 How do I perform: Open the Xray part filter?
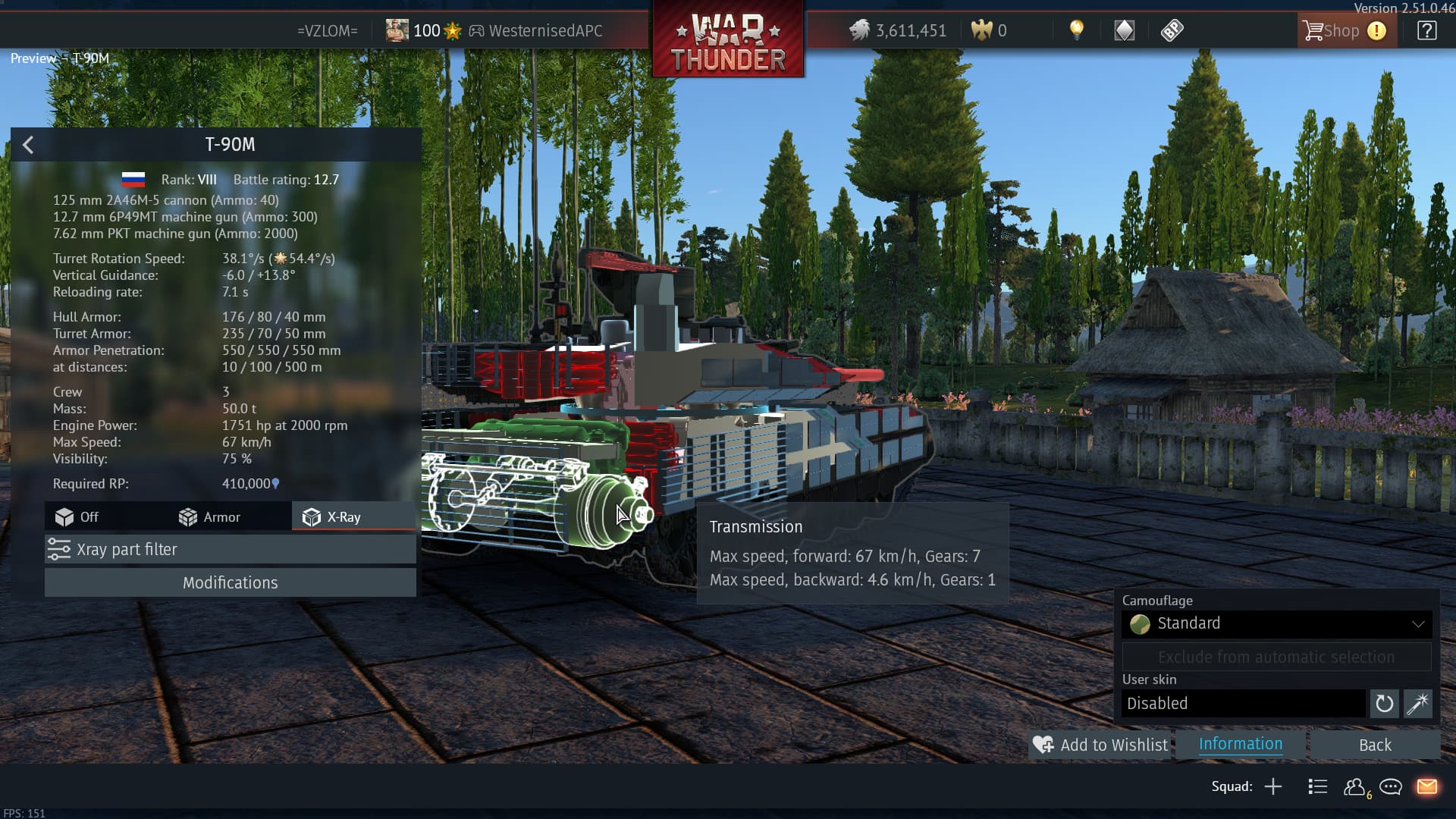[230, 549]
